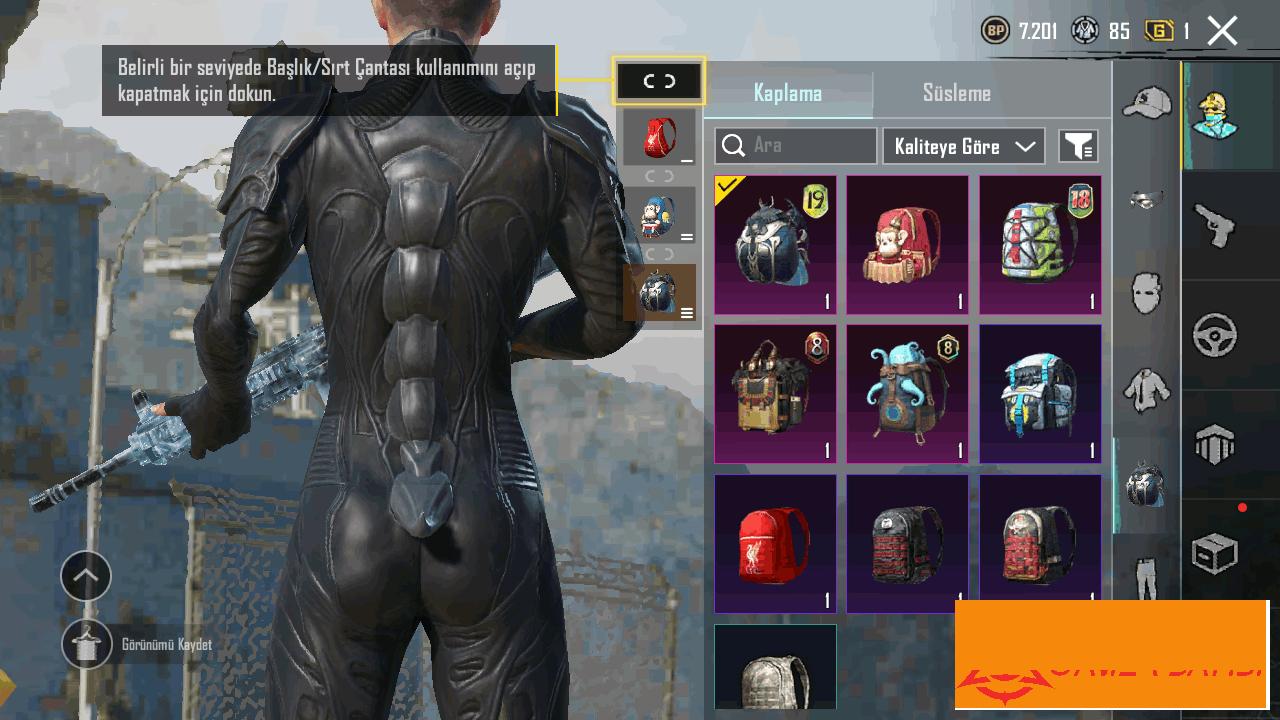This screenshot has width=1280, height=720.
Task: Toggle helmet/backpack display at the tooltip
Action: click(658, 81)
